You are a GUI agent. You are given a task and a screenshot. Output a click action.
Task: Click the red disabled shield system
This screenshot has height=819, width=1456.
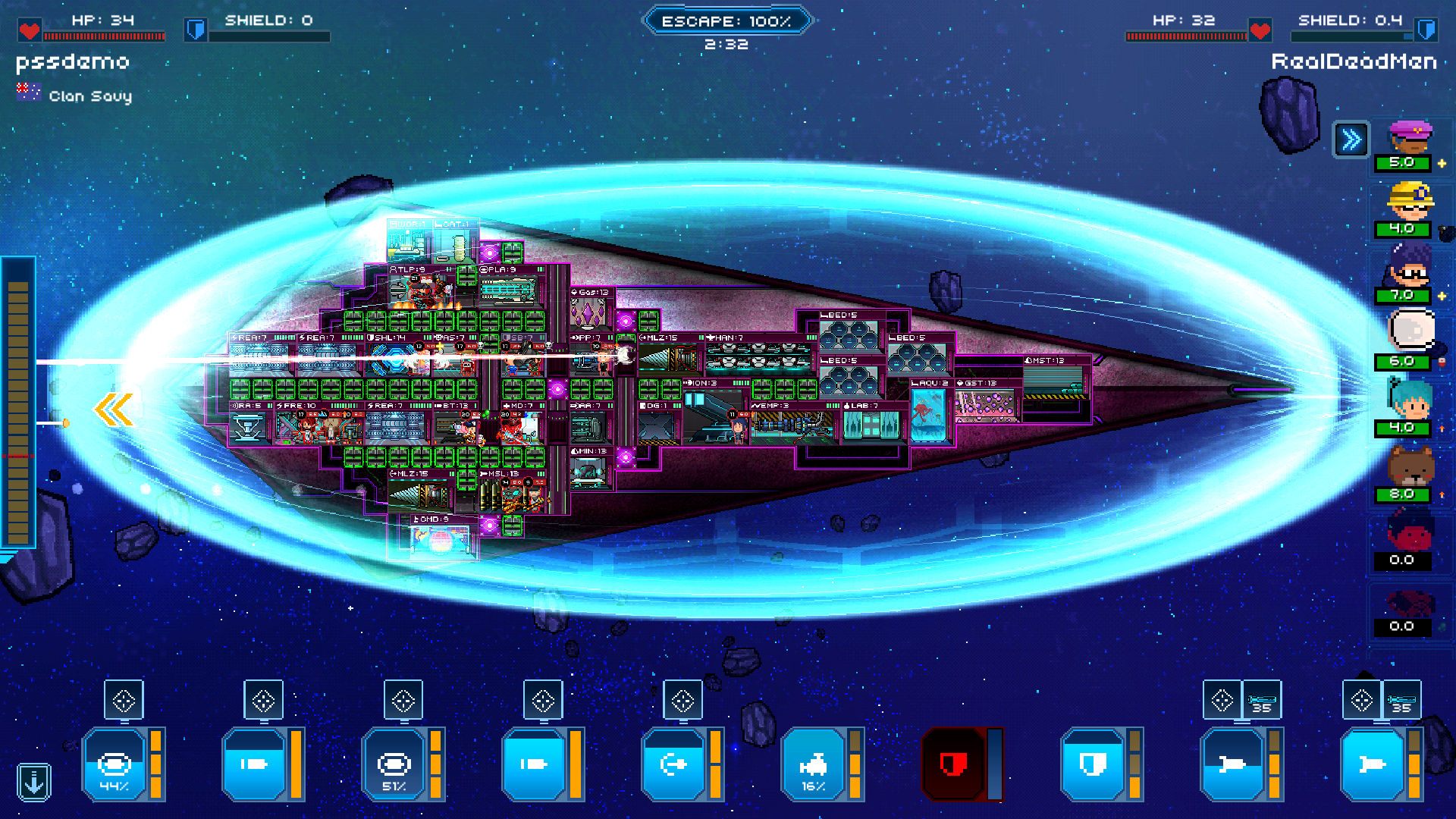(x=952, y=764)
